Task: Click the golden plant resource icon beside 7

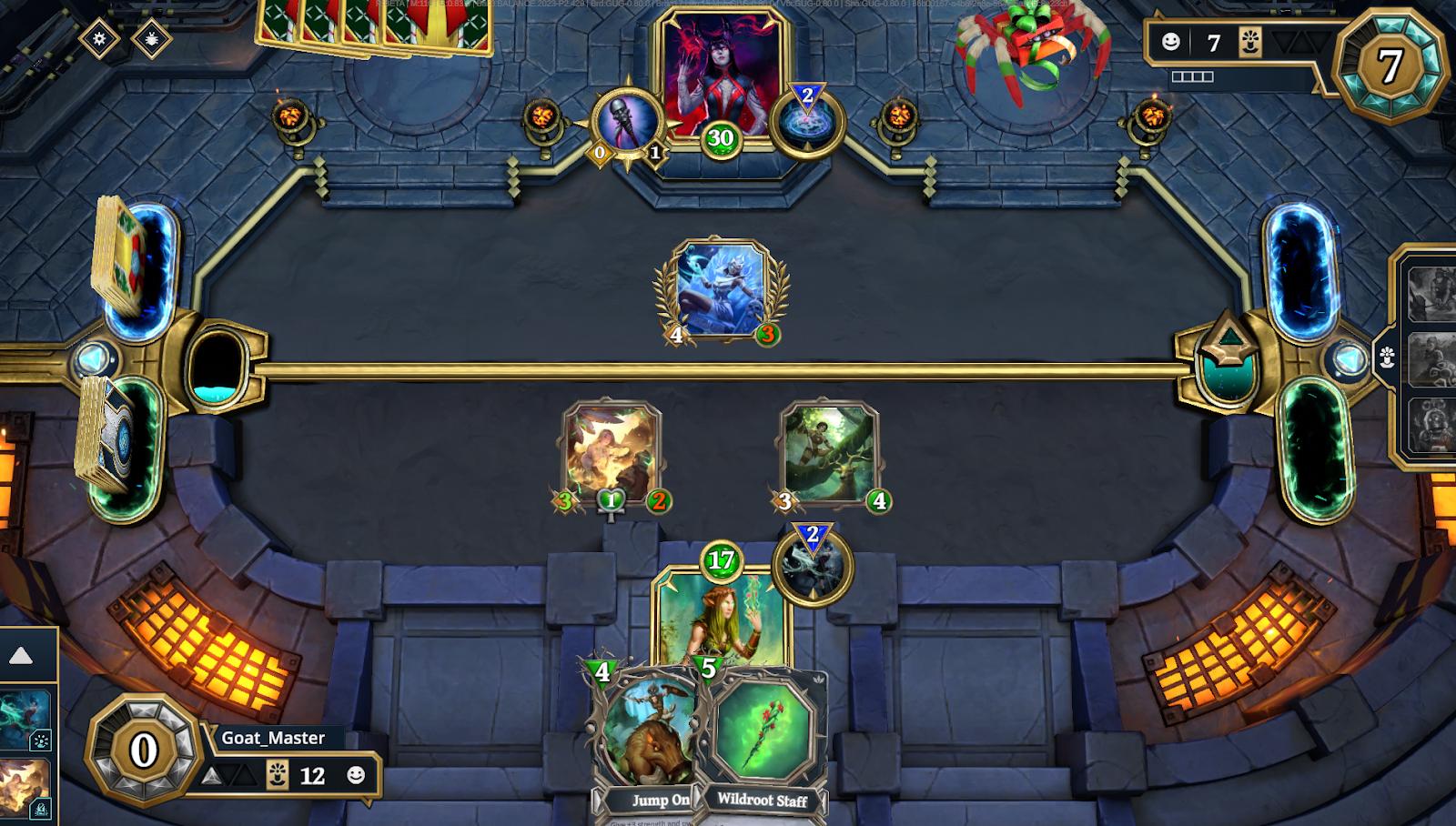Action: click(x=1252, y=40)
